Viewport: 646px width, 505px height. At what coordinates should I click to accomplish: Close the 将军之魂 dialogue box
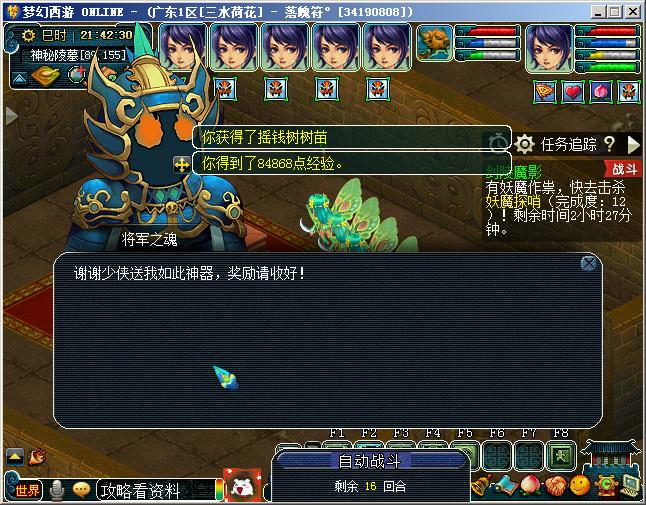[589, 263]
